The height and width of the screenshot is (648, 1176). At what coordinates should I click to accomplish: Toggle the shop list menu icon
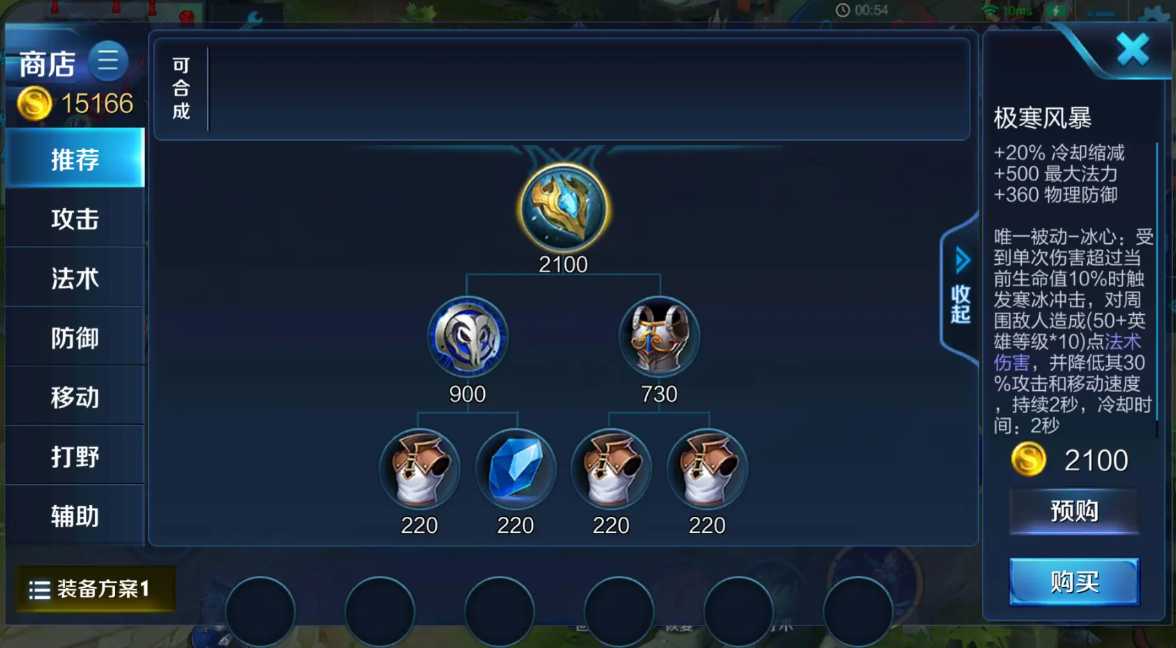point(108,61)
